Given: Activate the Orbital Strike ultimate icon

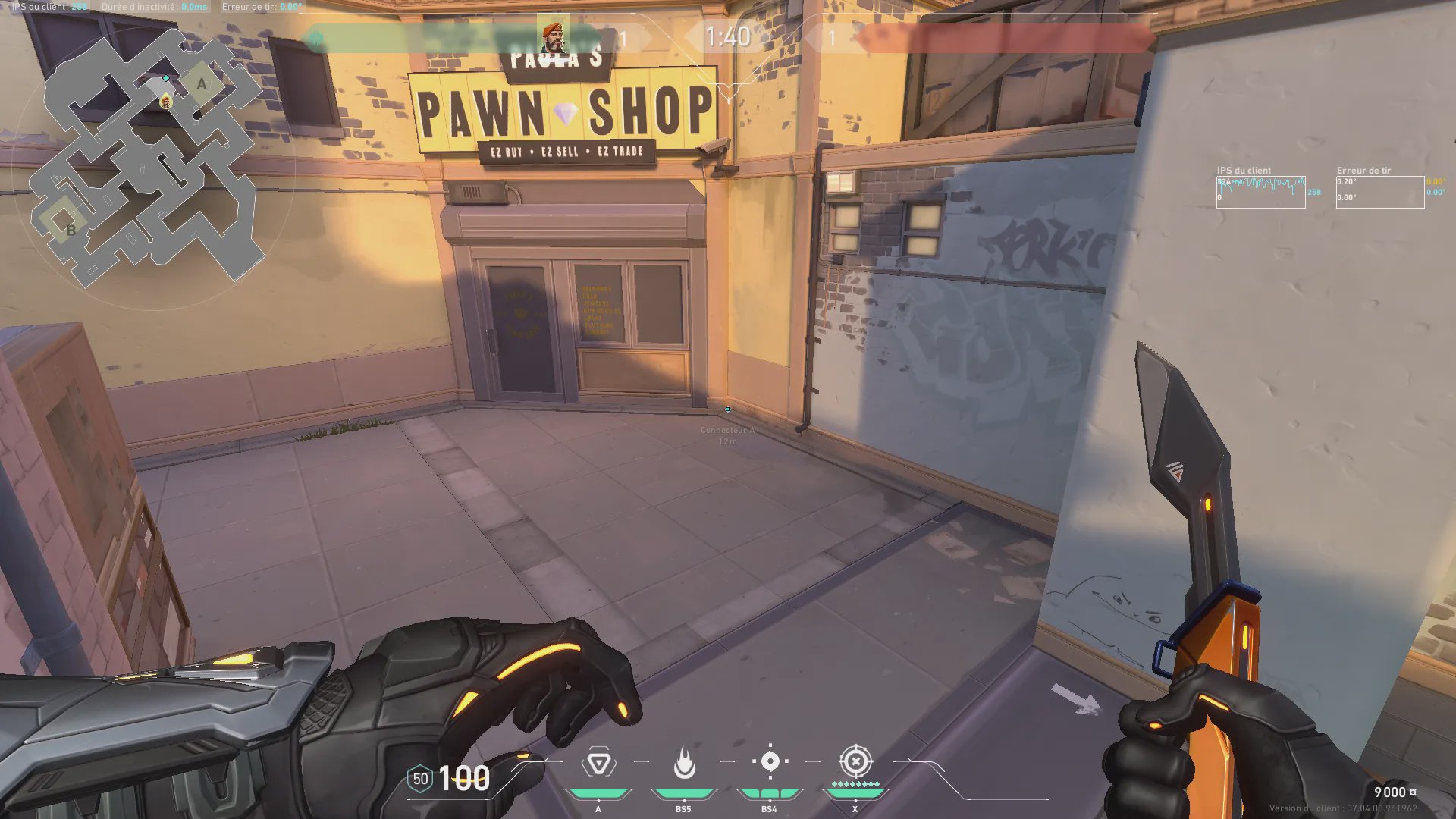Looking at the screenshot, I should coord(855,761).
